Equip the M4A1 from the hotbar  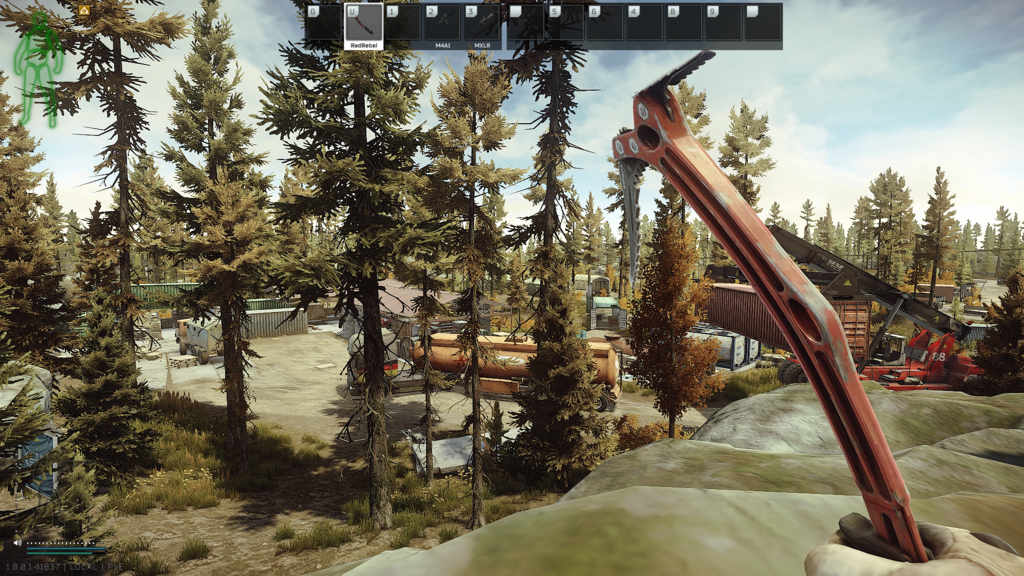[x=442, y=23]
